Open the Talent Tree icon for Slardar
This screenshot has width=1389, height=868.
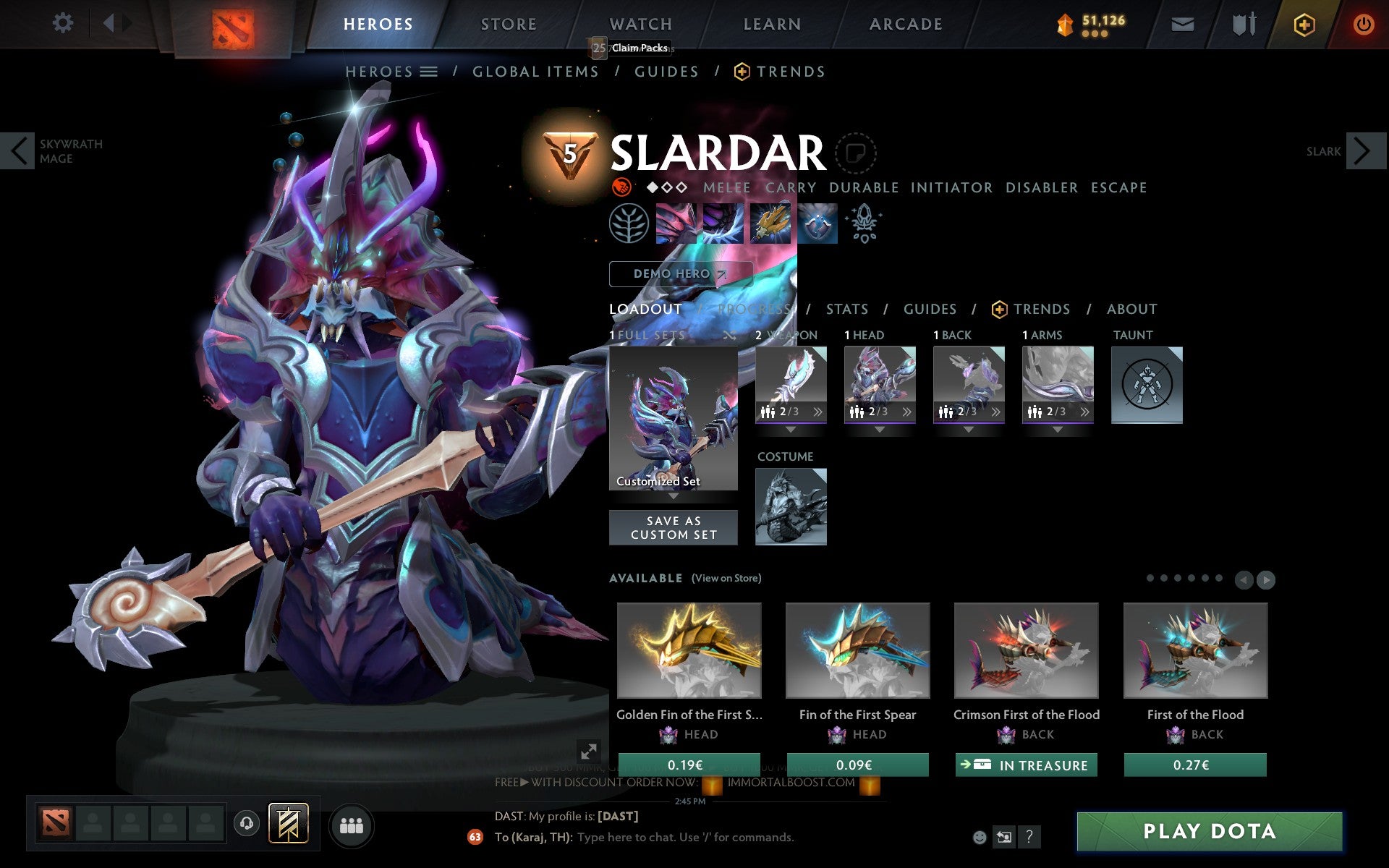[629, 223]
